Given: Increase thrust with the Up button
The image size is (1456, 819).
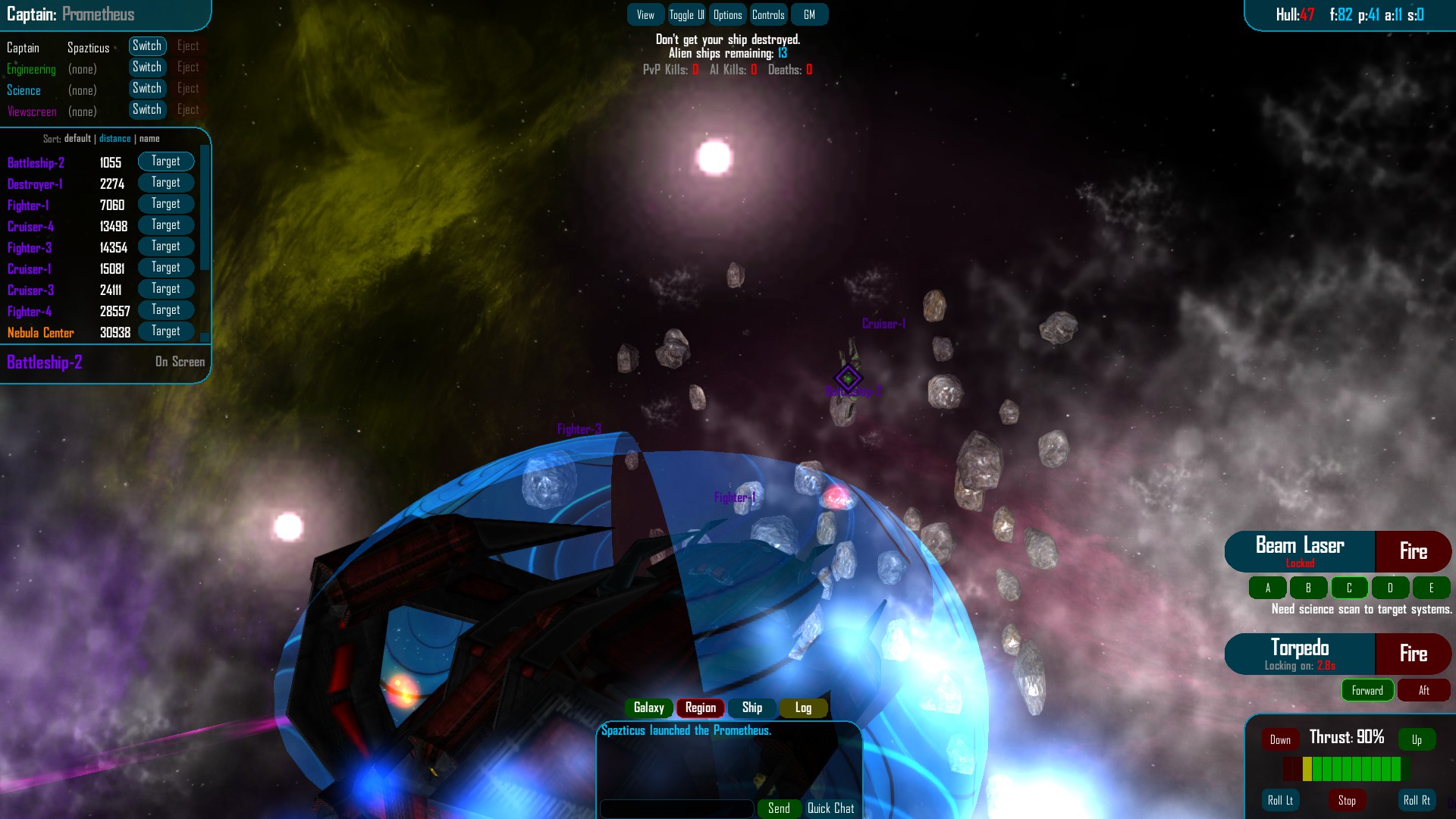Looking at the screenshot, I should [x=1417, y=739].
